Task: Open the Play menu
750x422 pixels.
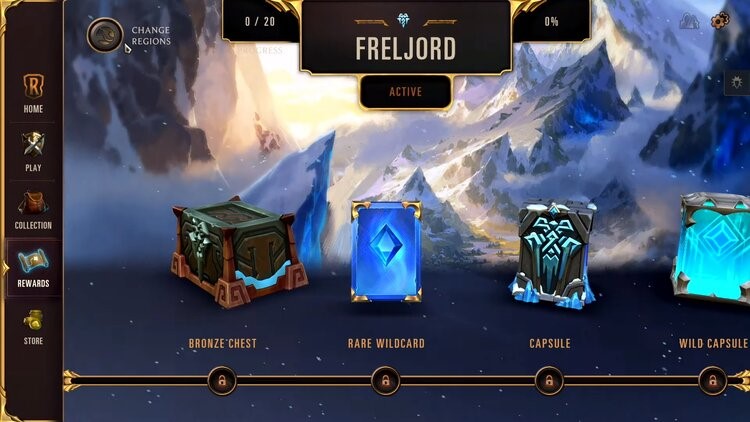Action: (33, 151)
